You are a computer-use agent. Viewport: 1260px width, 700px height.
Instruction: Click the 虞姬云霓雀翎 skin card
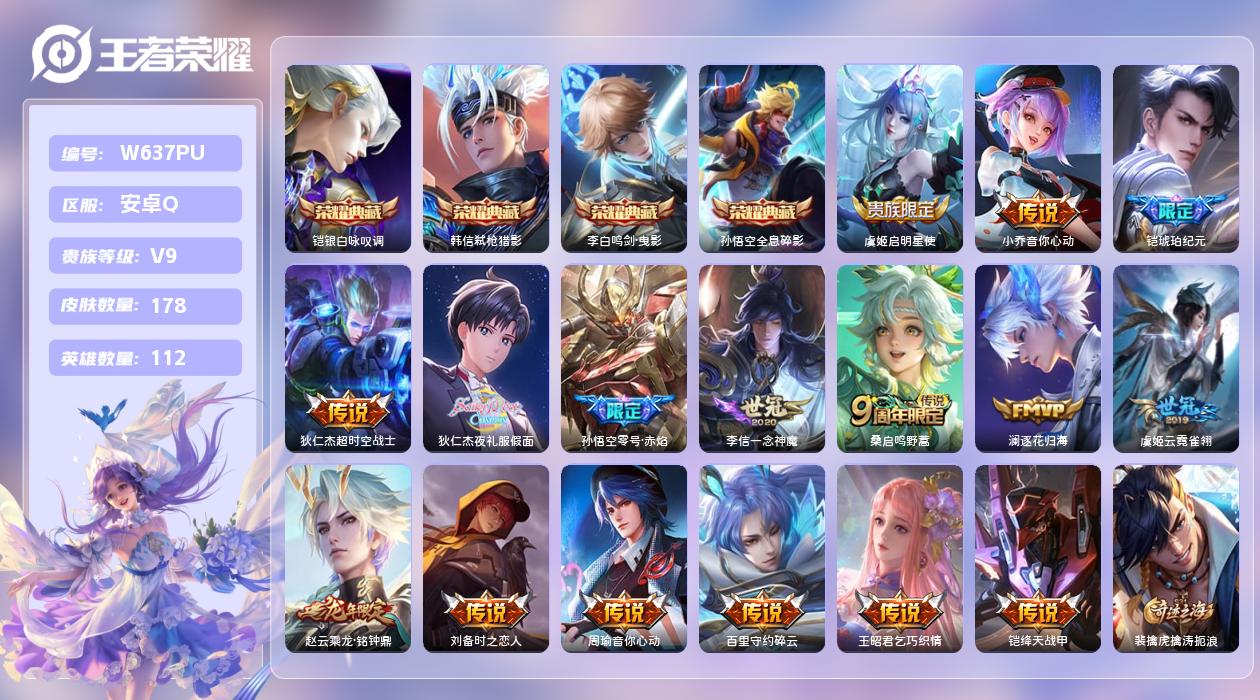(1176, 358)
